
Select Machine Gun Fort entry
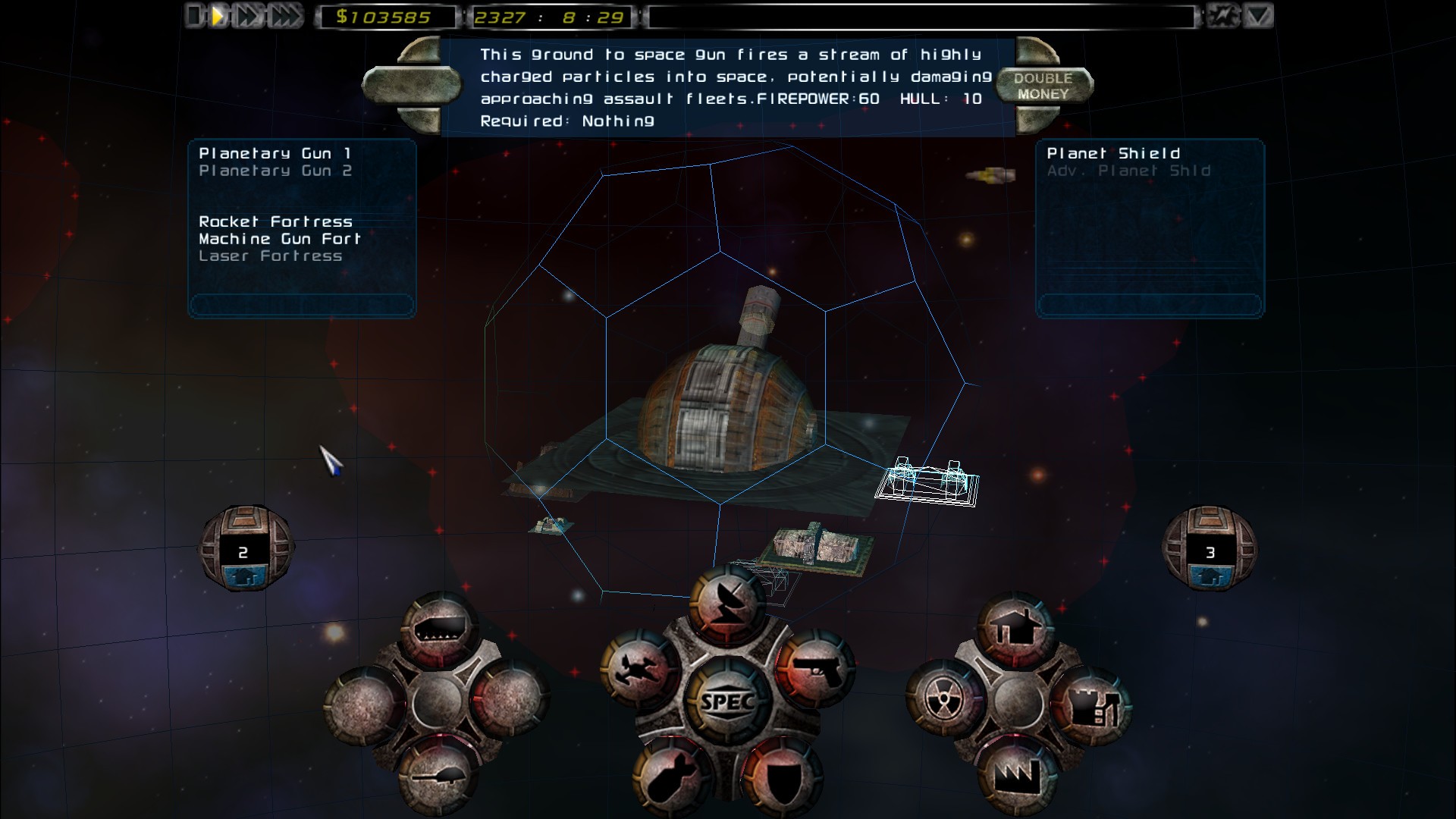279,239
